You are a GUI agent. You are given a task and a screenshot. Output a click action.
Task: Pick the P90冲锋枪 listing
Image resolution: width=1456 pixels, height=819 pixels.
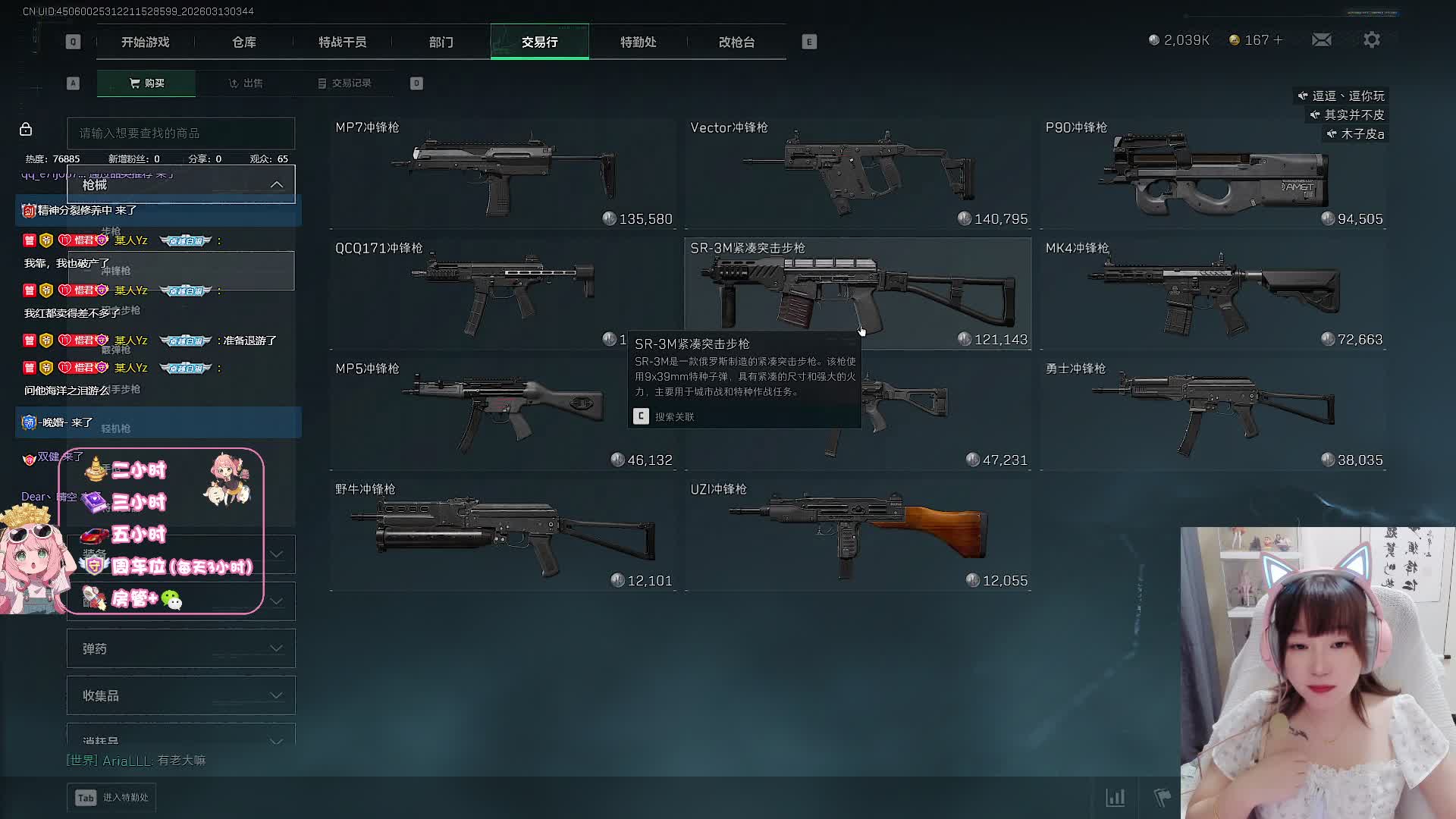pyautogui.click(x=1213, y=173)
